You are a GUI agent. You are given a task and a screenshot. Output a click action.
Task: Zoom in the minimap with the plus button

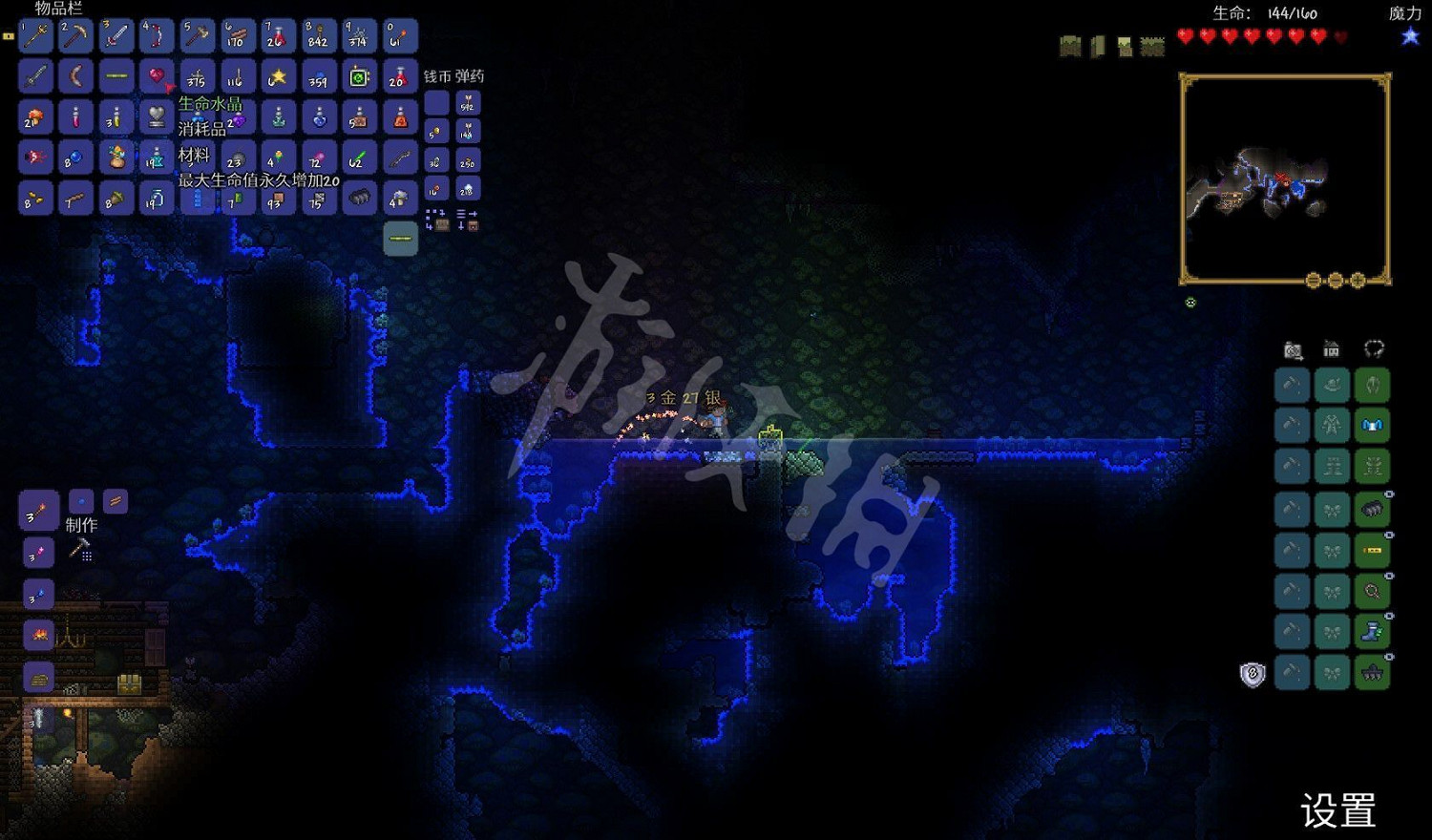tap(1357, 280)
